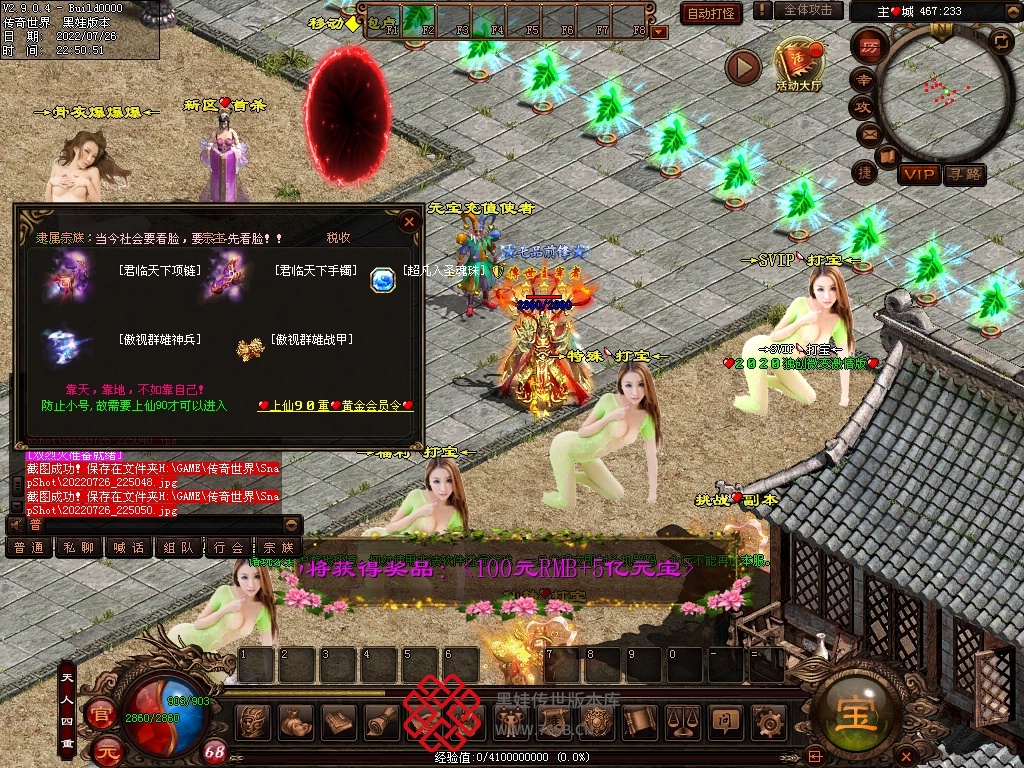Switch chat to 私聊 private channel
The image size is (1024, 768).
coord(80,548)
